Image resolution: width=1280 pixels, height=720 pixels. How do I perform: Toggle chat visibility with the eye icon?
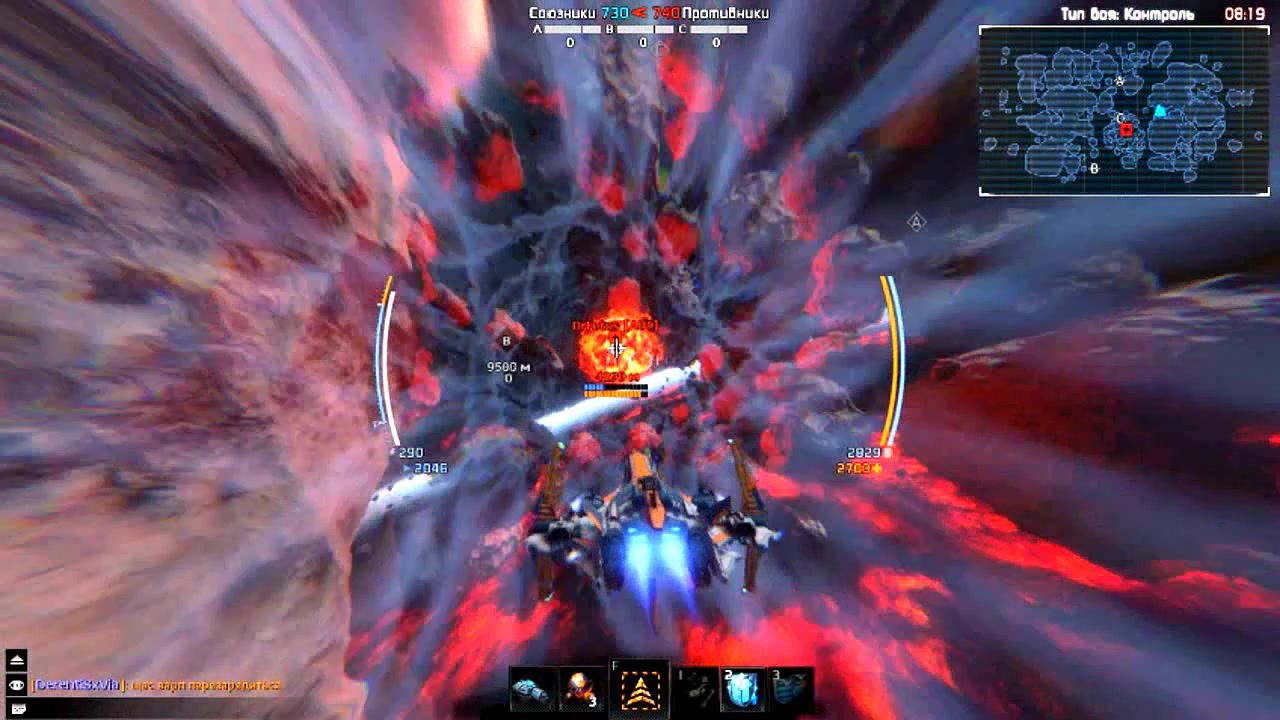[x=17, y=685]
